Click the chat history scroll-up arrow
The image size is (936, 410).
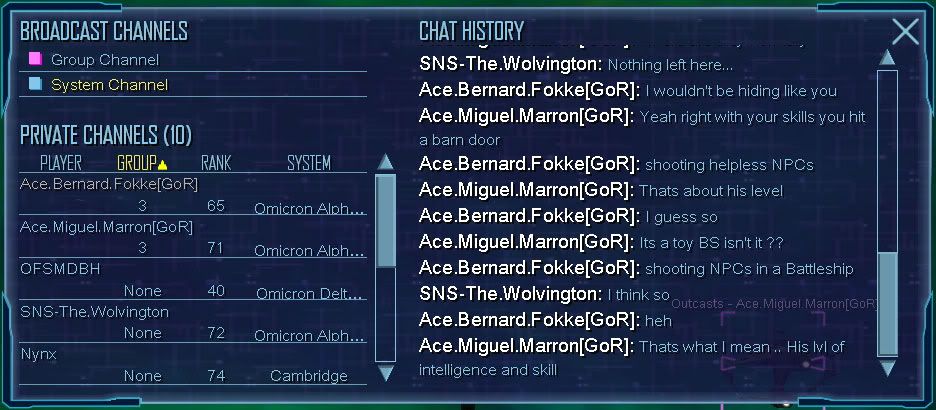coord(887,57)
